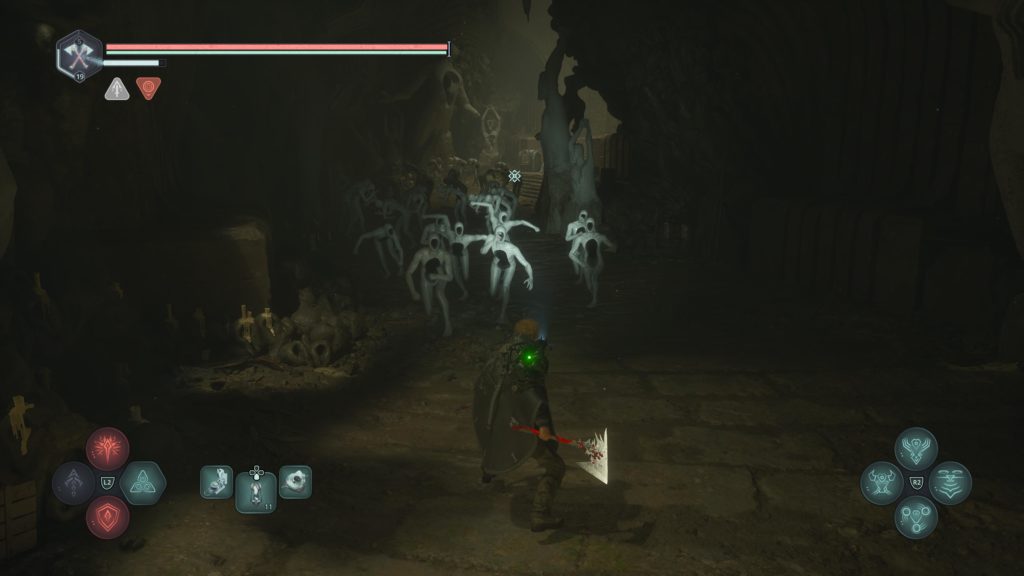
Task: Activate the downward chevron waves skill
Action: 950,483
